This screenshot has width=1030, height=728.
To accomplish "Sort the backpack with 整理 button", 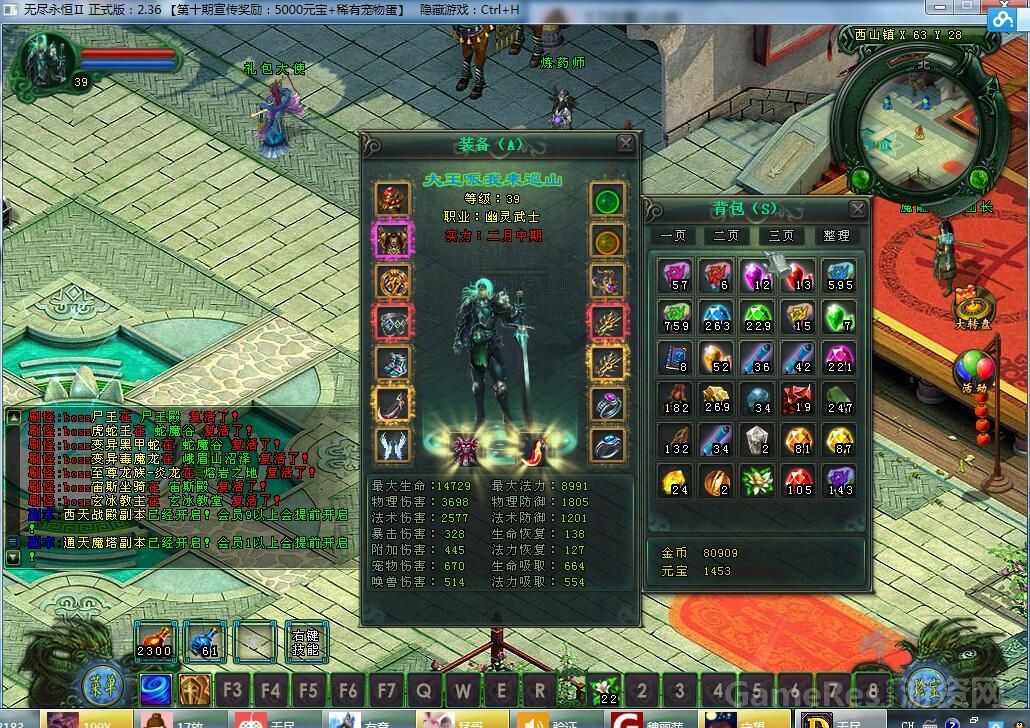I will (x=836, y=236).
